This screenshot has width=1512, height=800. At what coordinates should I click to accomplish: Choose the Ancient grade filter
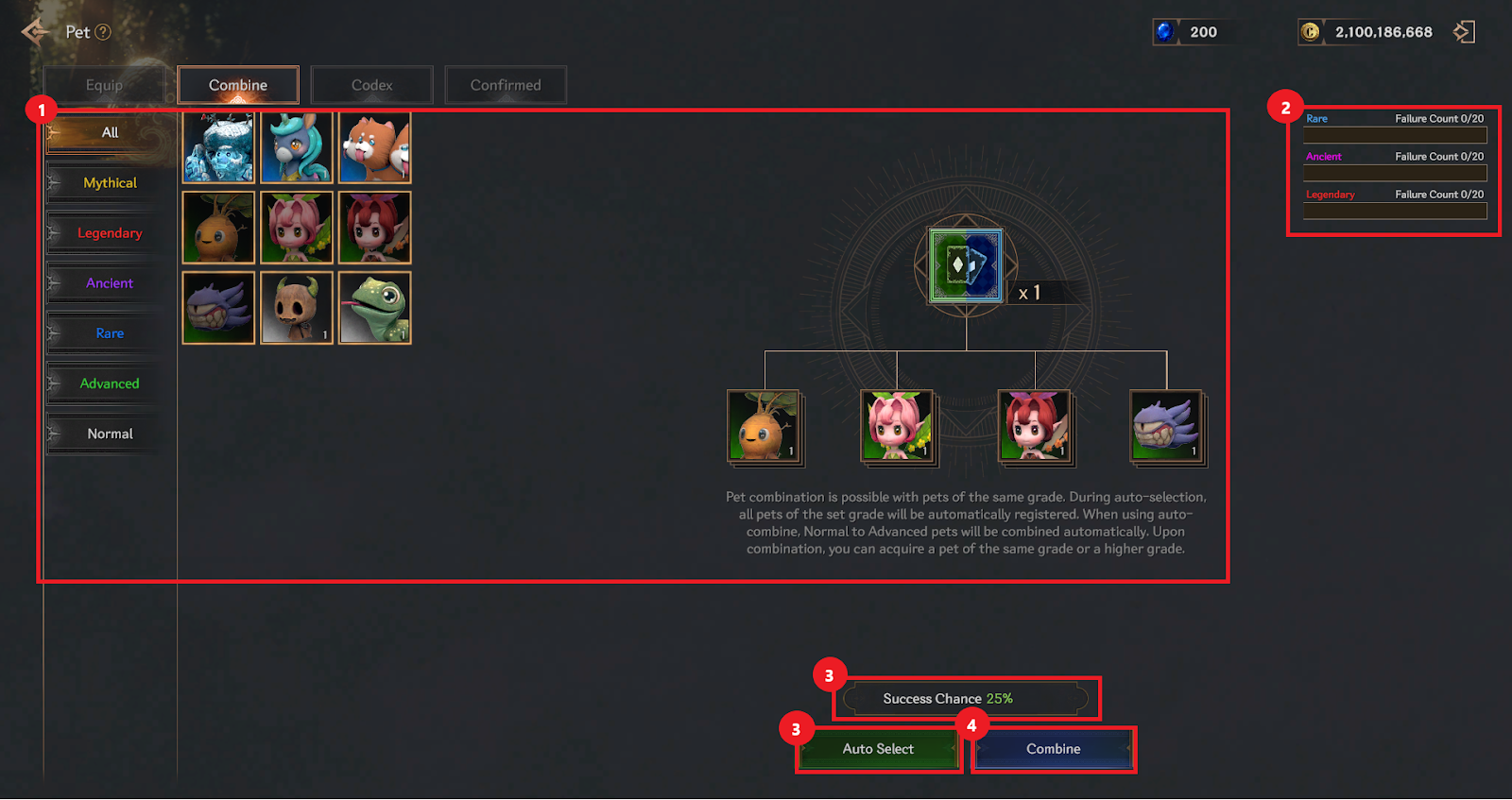point(110,283)
